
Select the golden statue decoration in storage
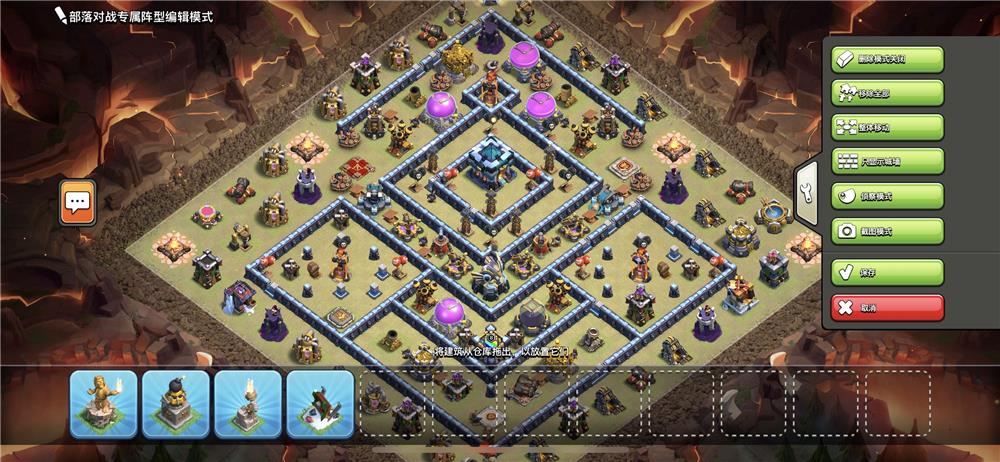pyautogui.click(x=103, y=404)
